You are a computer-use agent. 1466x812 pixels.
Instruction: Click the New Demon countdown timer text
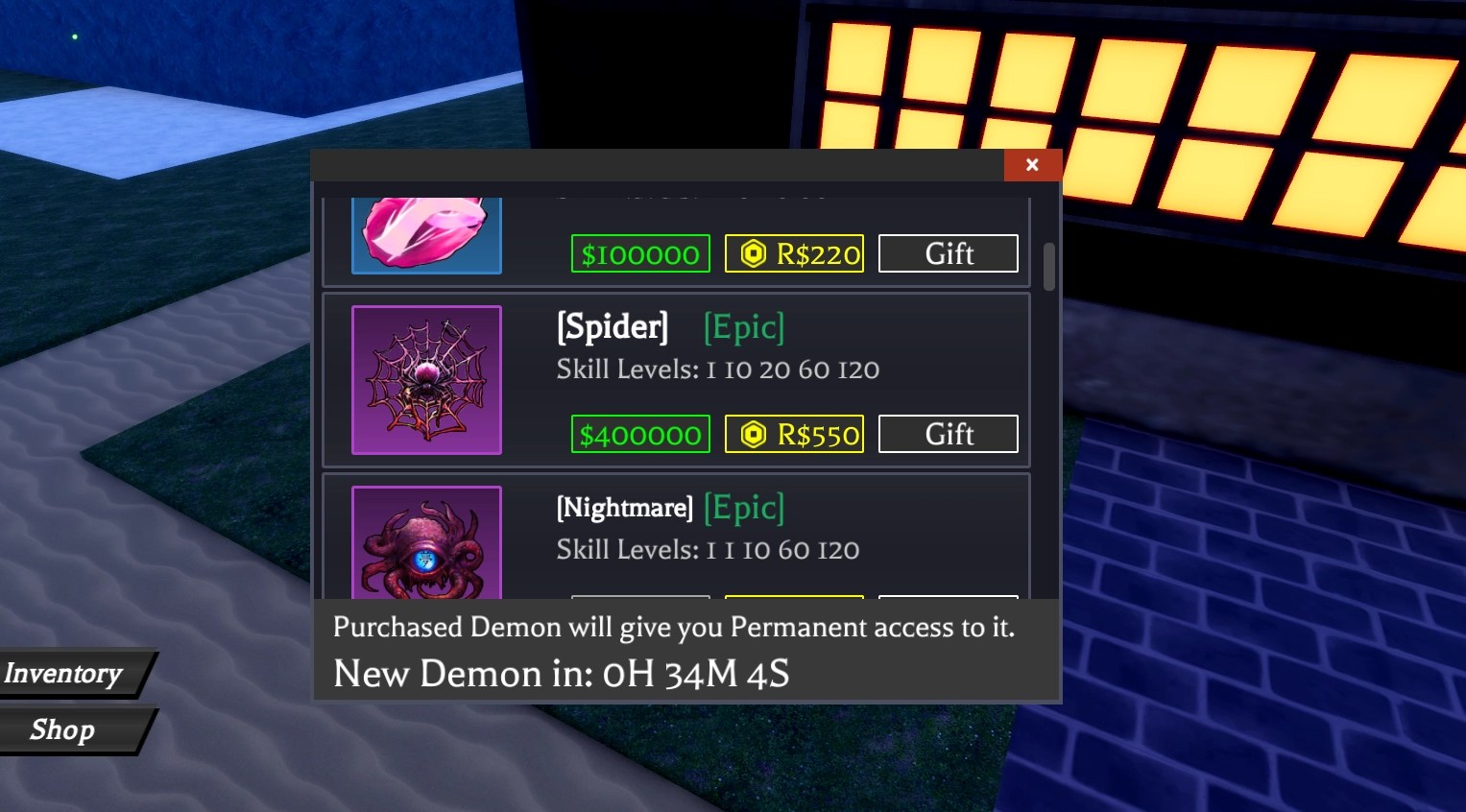560,674
